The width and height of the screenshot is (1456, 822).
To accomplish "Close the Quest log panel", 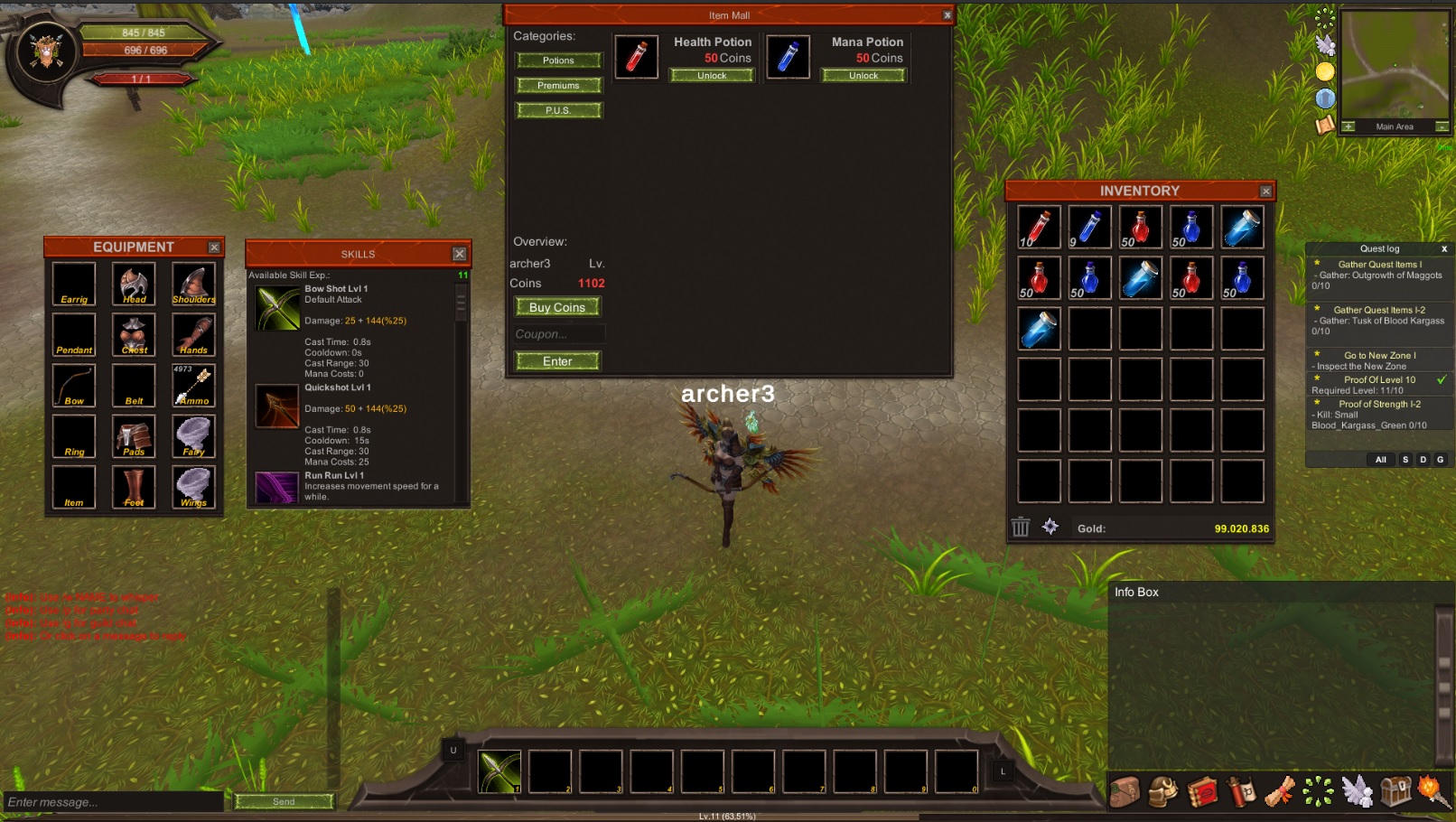I will [x=1443, y=249].
